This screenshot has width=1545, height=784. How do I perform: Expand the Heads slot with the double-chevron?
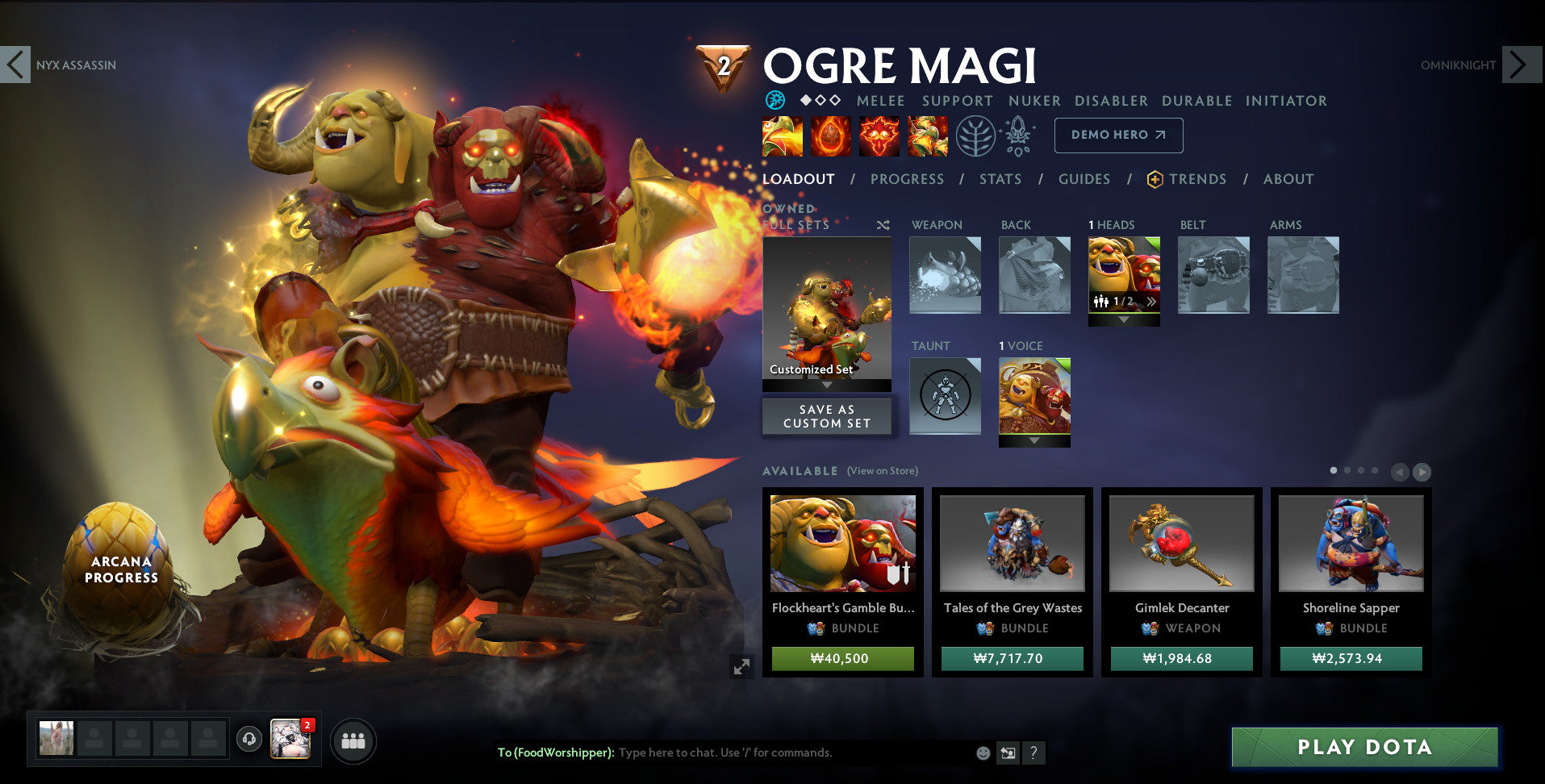(1152, 300)
